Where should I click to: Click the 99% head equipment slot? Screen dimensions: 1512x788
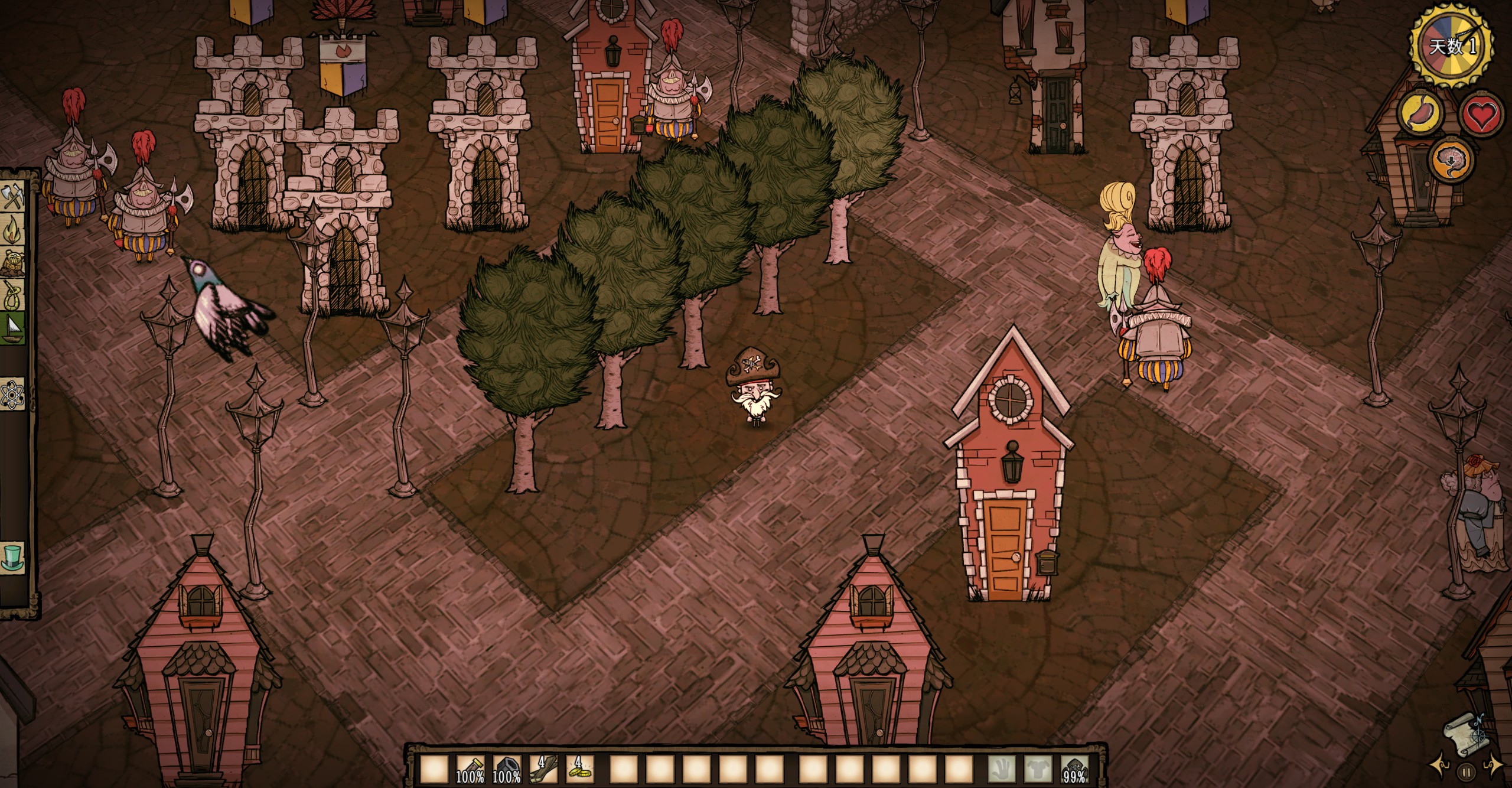tap(1075, 772)
